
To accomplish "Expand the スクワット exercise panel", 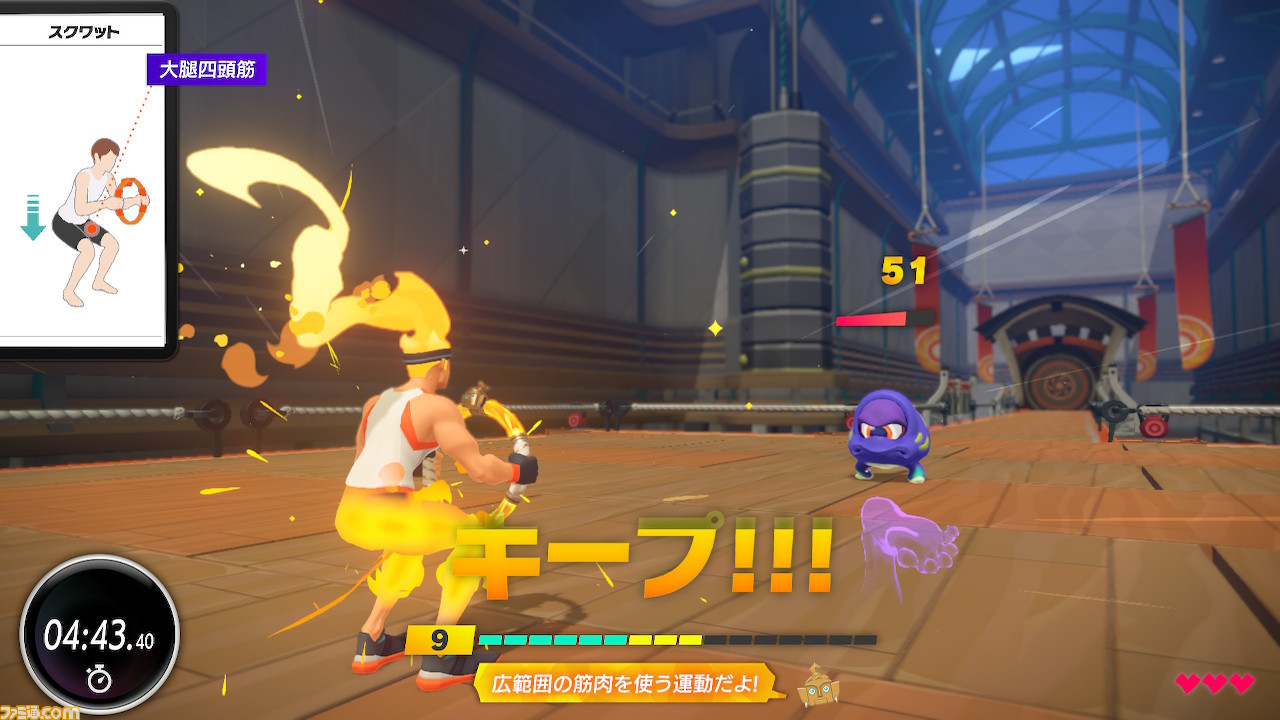I will coord(80,180).
